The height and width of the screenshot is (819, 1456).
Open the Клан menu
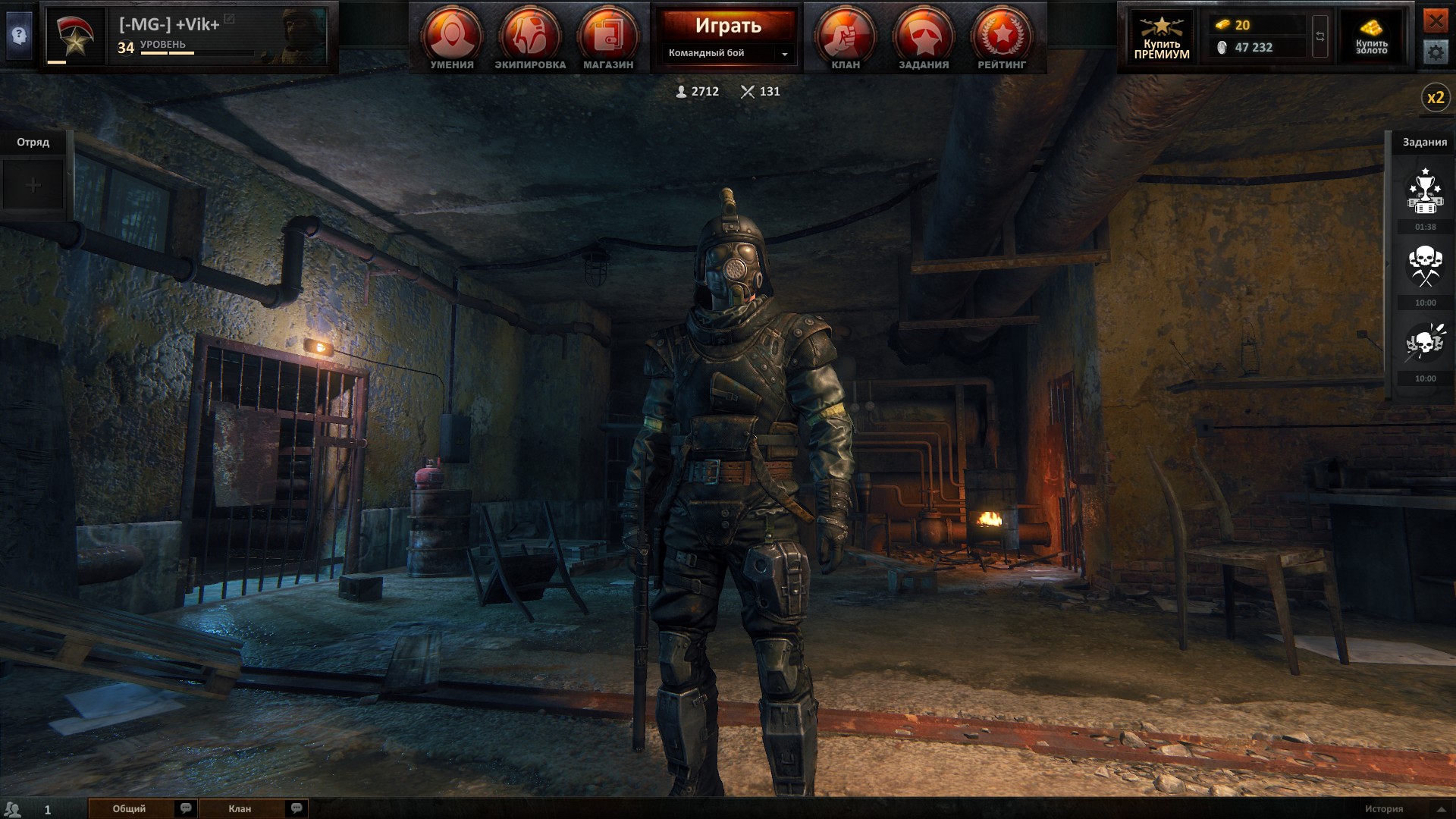[x=846, y=38]
